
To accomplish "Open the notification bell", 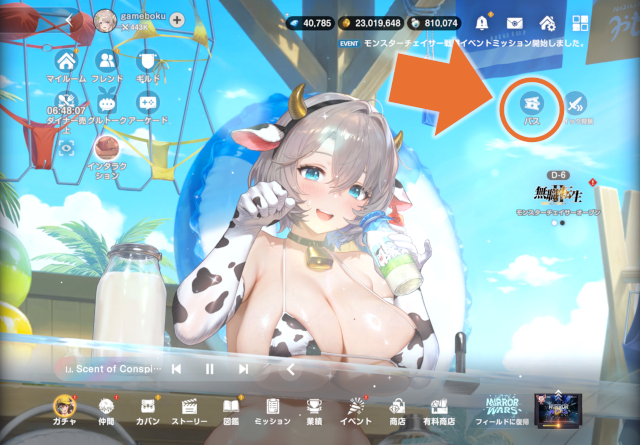I will tap(484, 22).
